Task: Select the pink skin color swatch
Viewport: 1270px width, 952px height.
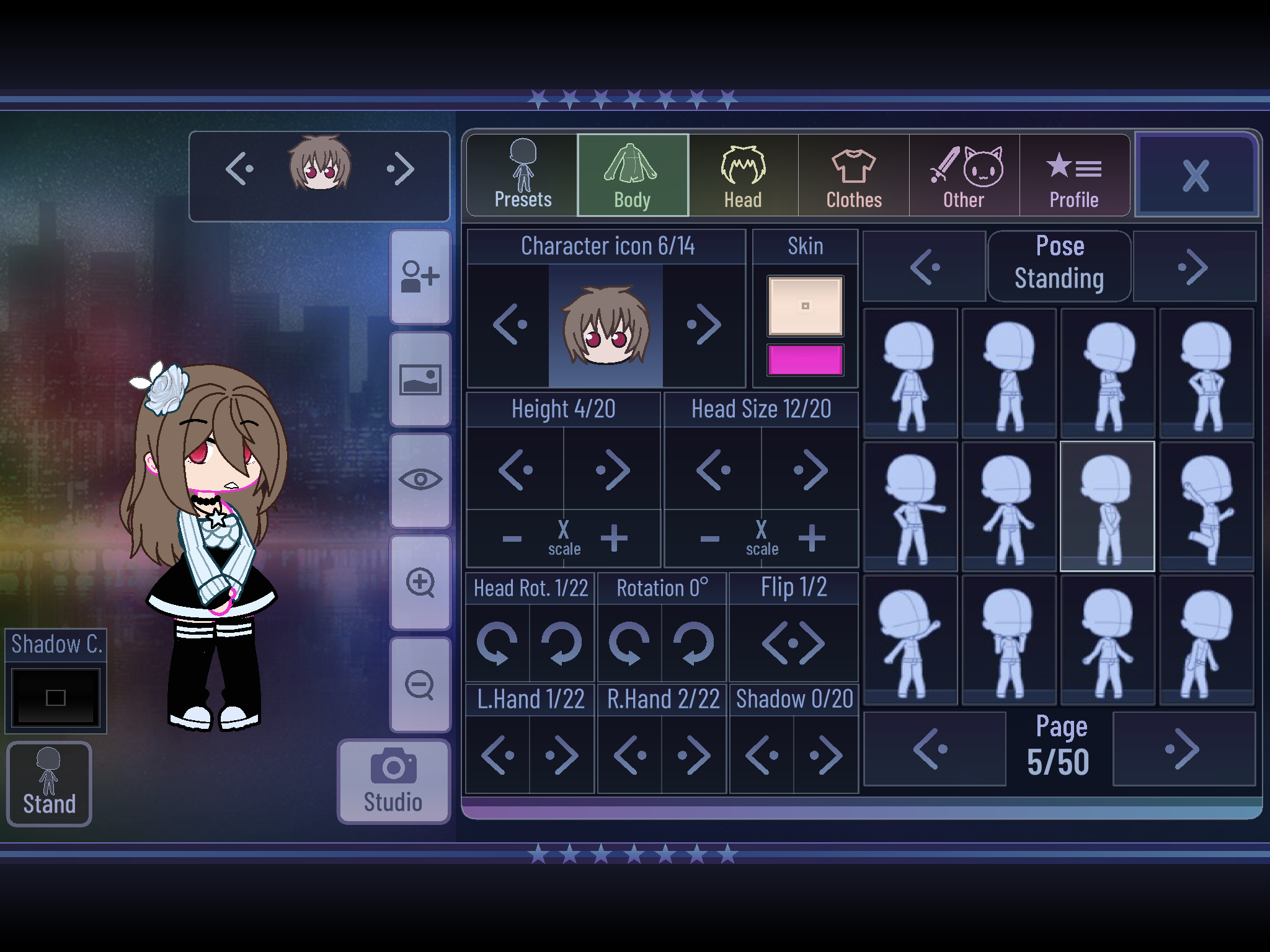Action: [804, 359]
